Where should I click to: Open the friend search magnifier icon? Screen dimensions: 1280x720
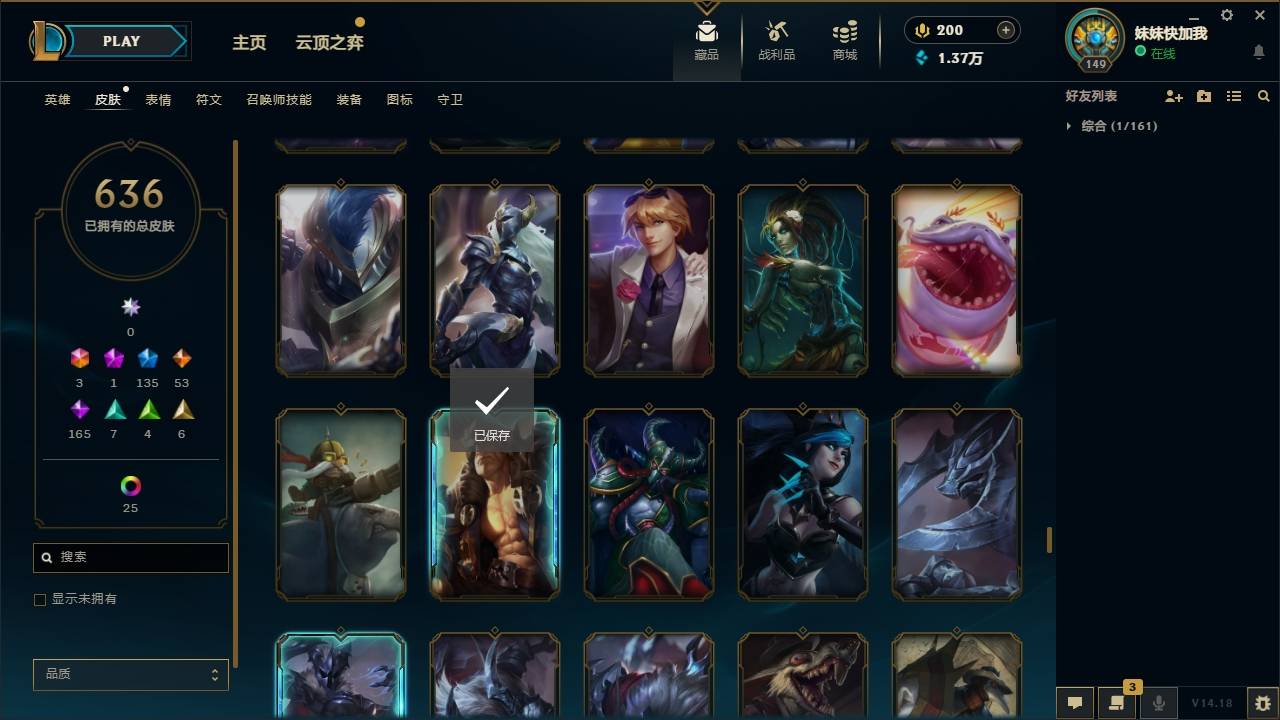point(1264,96)
